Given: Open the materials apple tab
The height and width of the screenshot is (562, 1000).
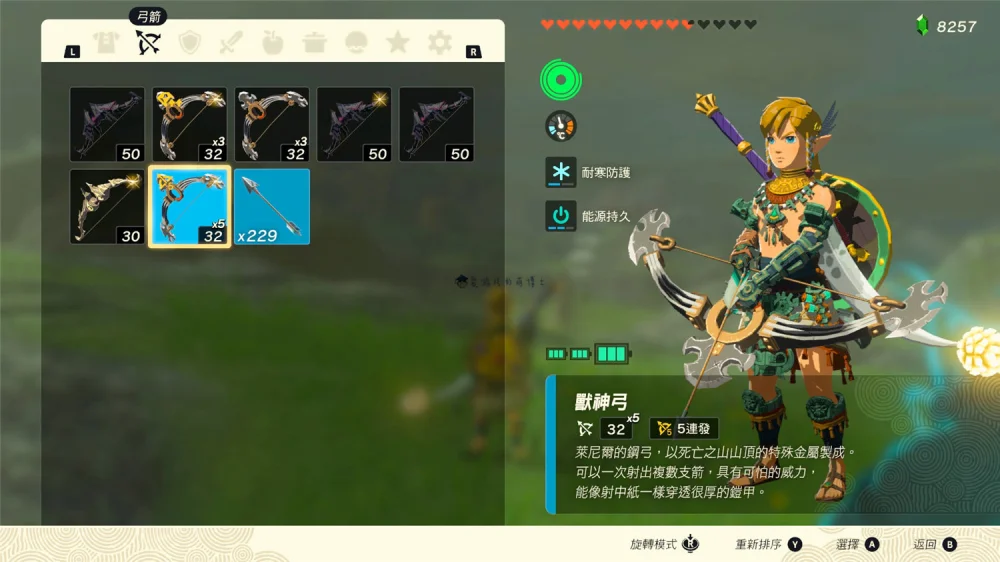Looking at the screenshot, I should (x=272, y=43).
